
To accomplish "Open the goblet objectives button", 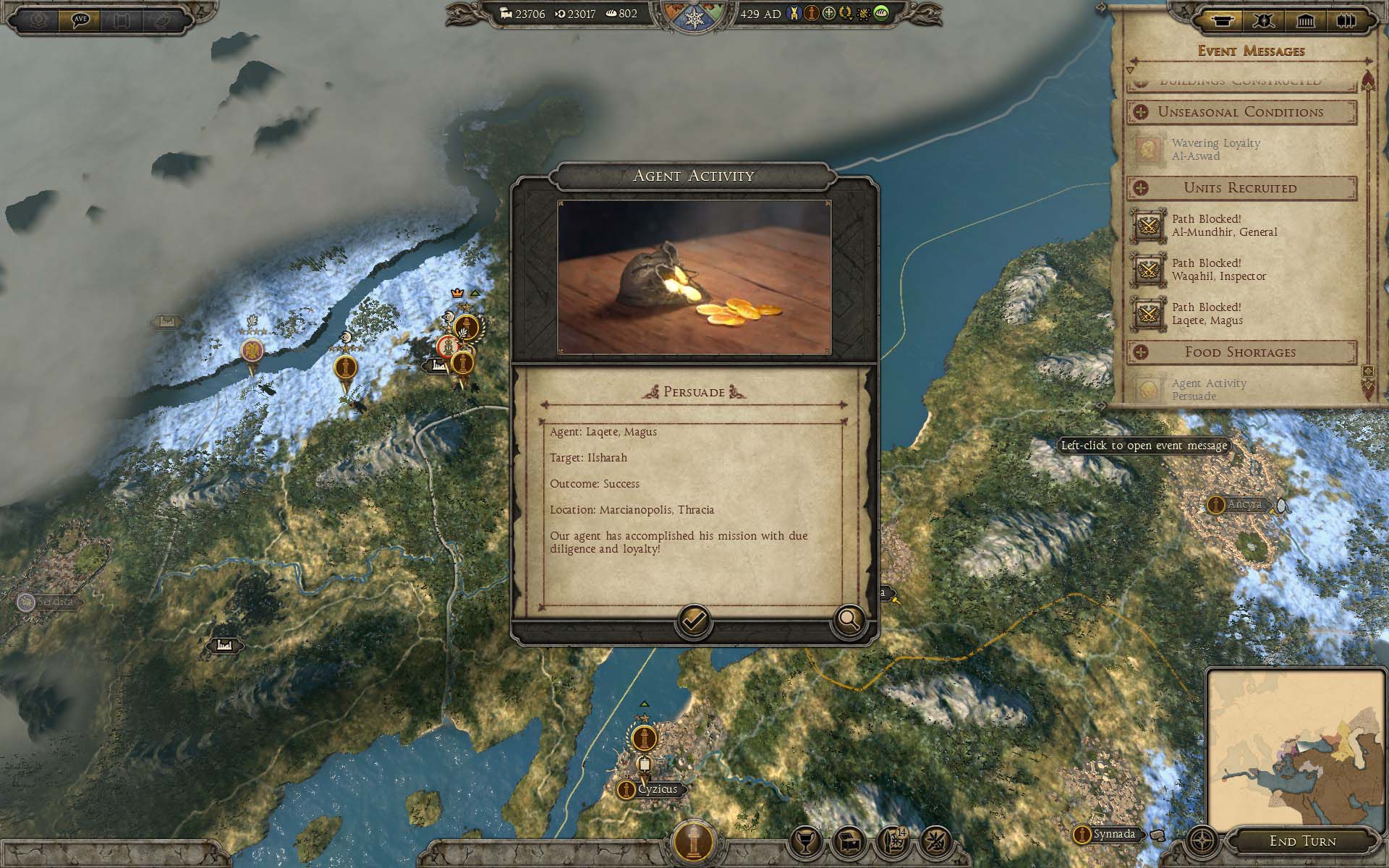I will point(805,841).
